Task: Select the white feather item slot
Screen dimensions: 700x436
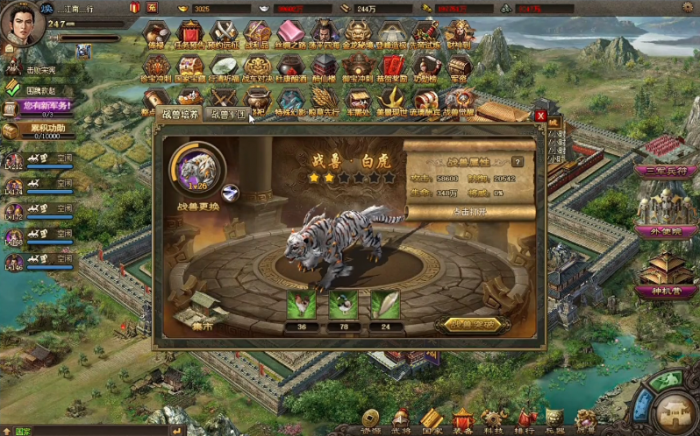Action: [x=385, y=305]
